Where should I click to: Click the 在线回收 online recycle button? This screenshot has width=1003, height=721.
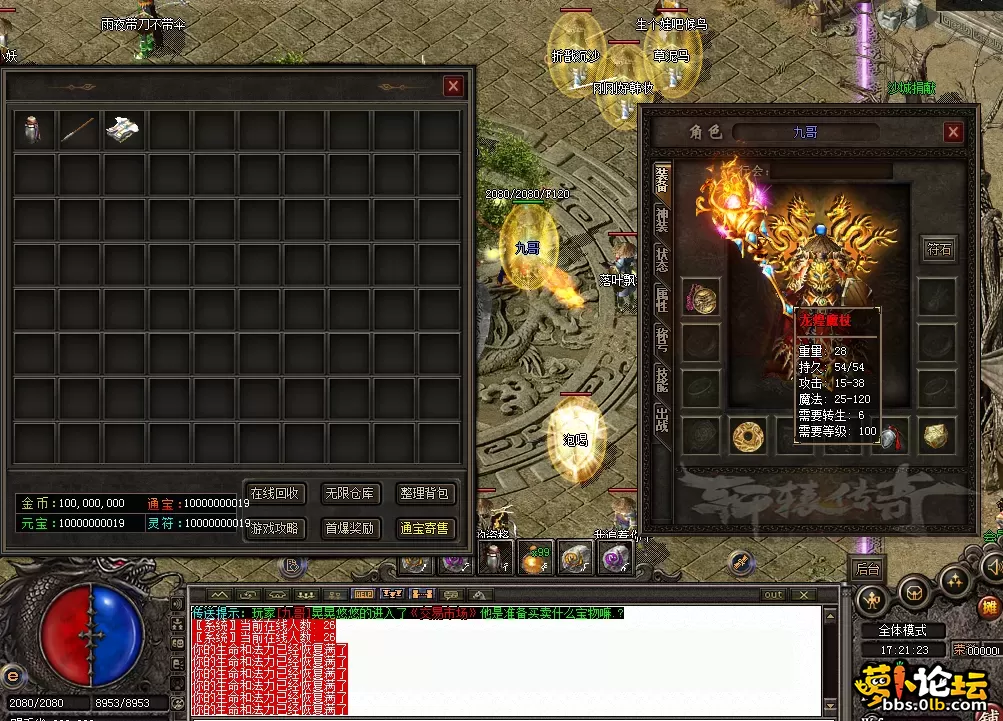(x=275, y=494)
